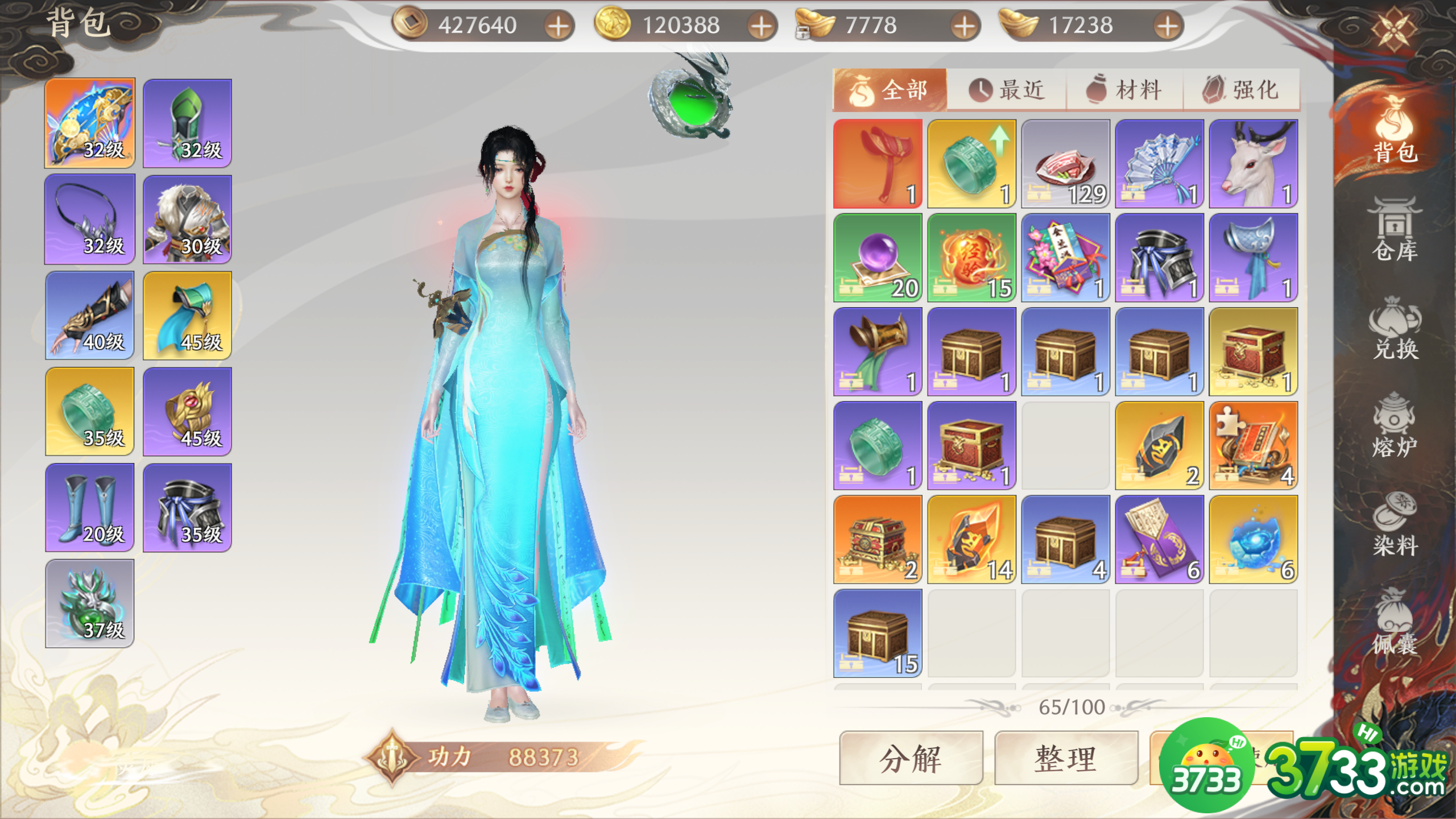Select the white deer item in backpack
The image size is (1456, 819).
(1254, 164)
